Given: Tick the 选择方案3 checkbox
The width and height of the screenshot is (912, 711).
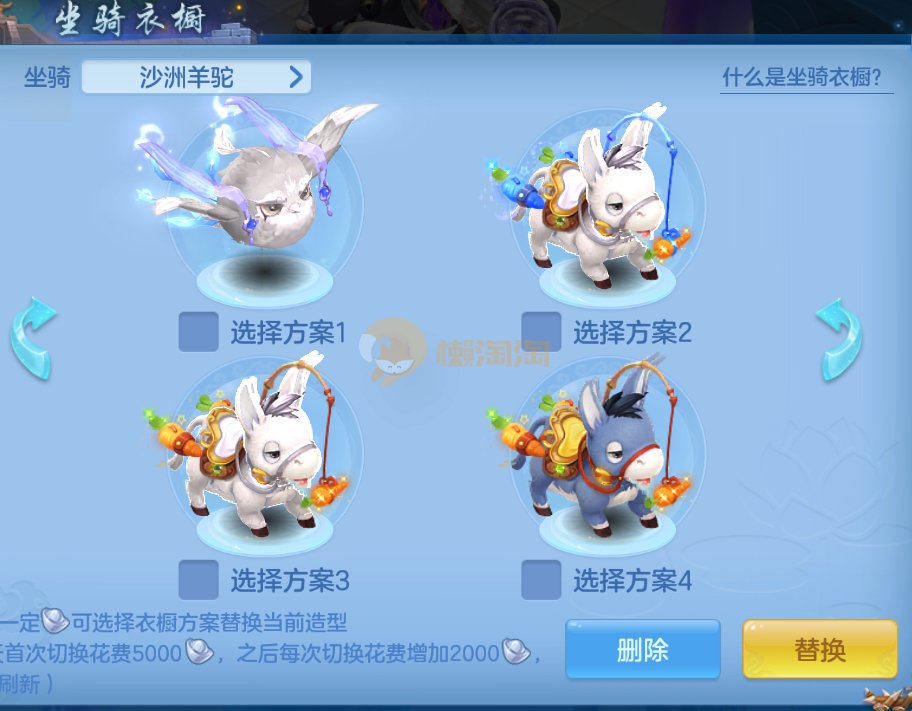Looking at the screenshot, I should pyautogui.click(x=198, y=579).
